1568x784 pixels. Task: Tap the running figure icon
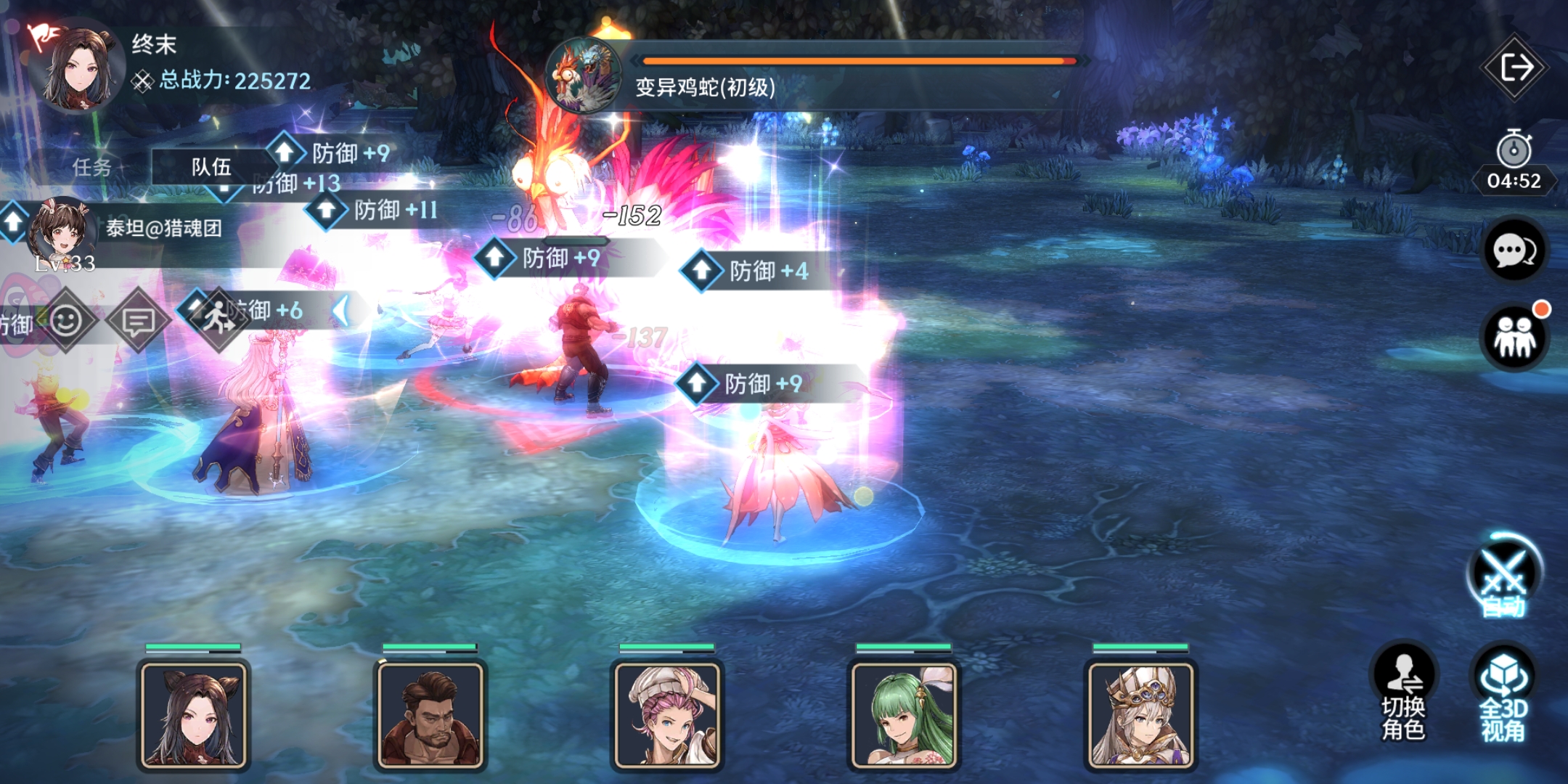click(216, 319)
